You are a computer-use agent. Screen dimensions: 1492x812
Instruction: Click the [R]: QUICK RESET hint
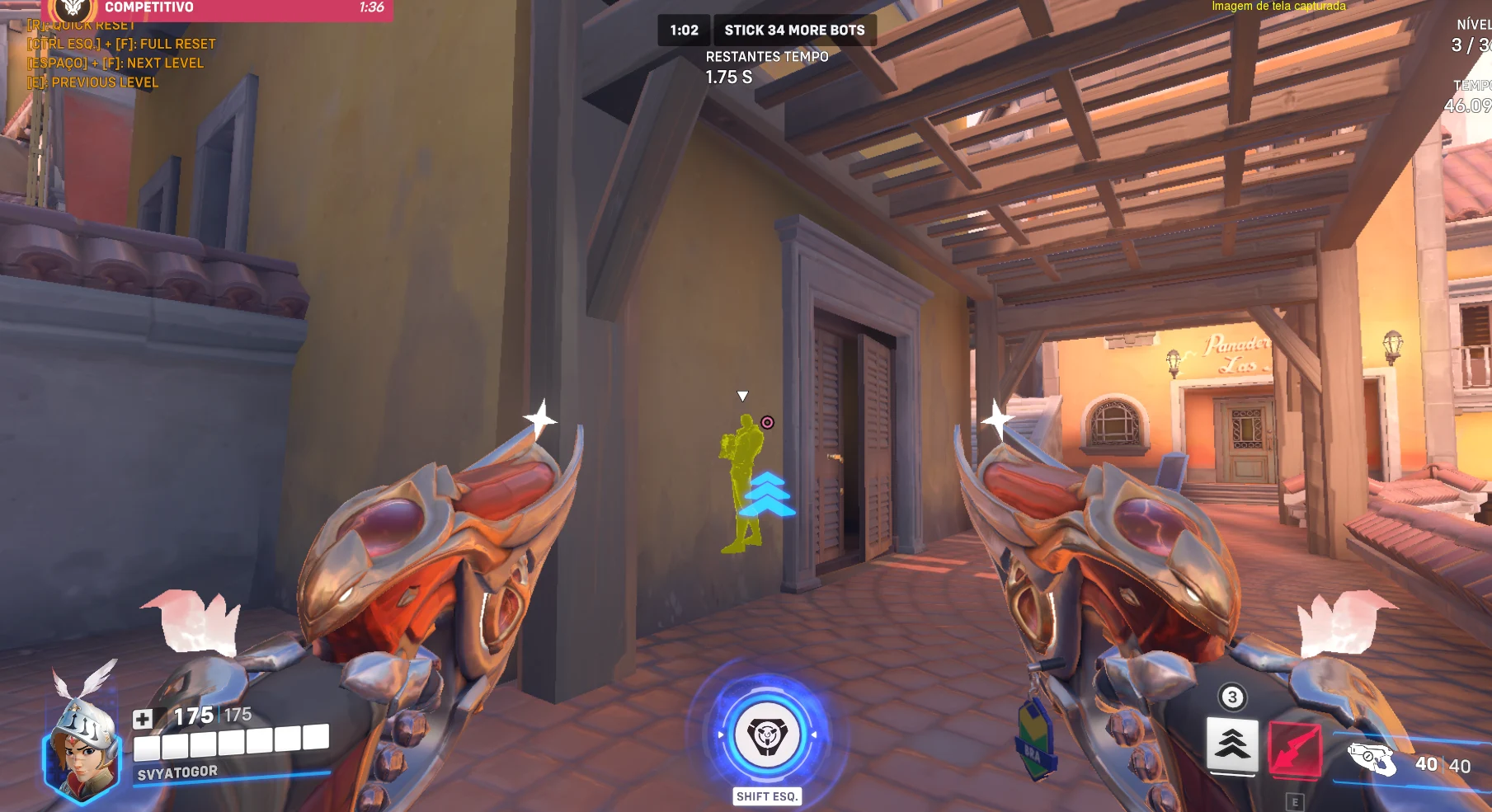click(80, 25)
